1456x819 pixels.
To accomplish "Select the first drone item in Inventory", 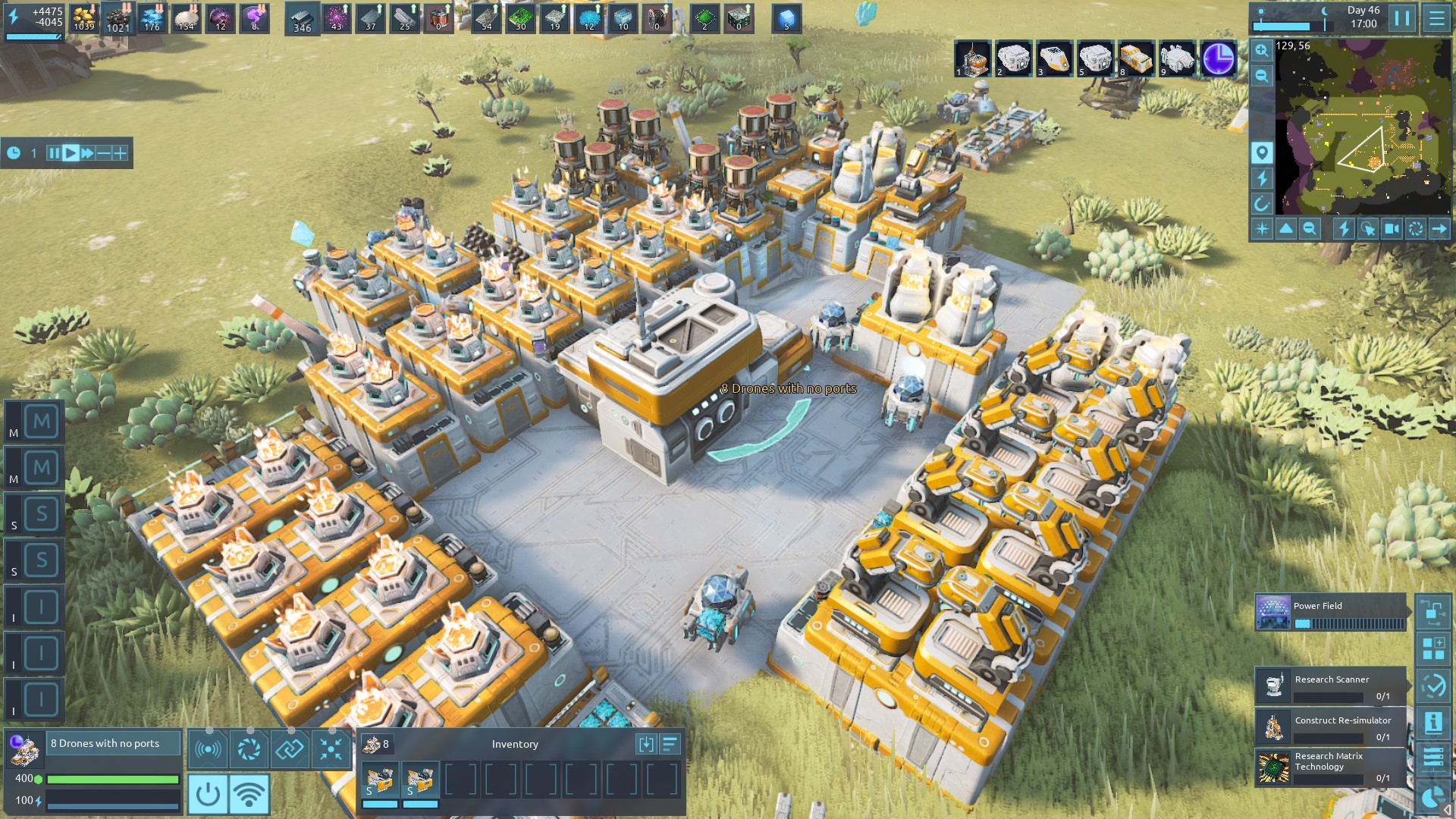I will [x=380, y=780].
